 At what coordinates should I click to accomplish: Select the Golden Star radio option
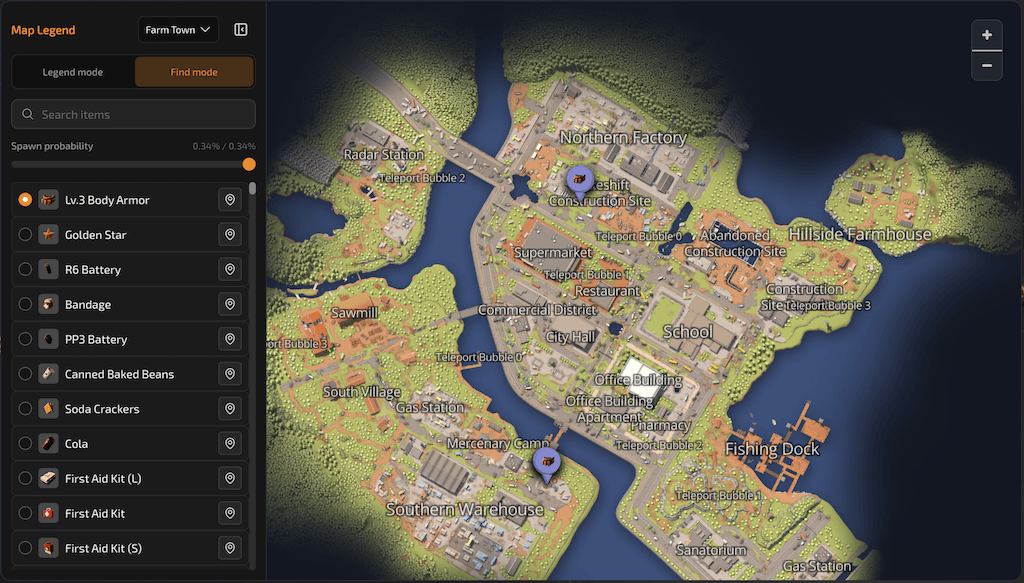pos(25,235)
